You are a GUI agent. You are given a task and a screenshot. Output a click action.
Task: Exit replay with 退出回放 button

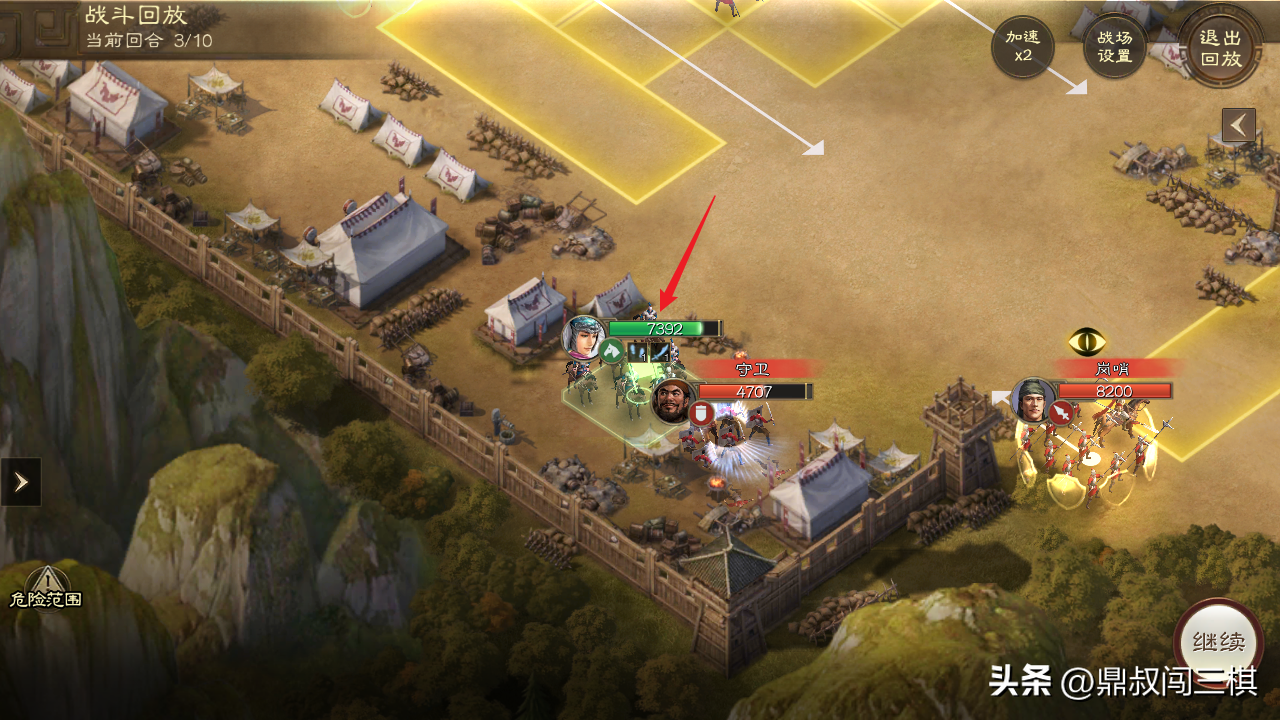1220,47
